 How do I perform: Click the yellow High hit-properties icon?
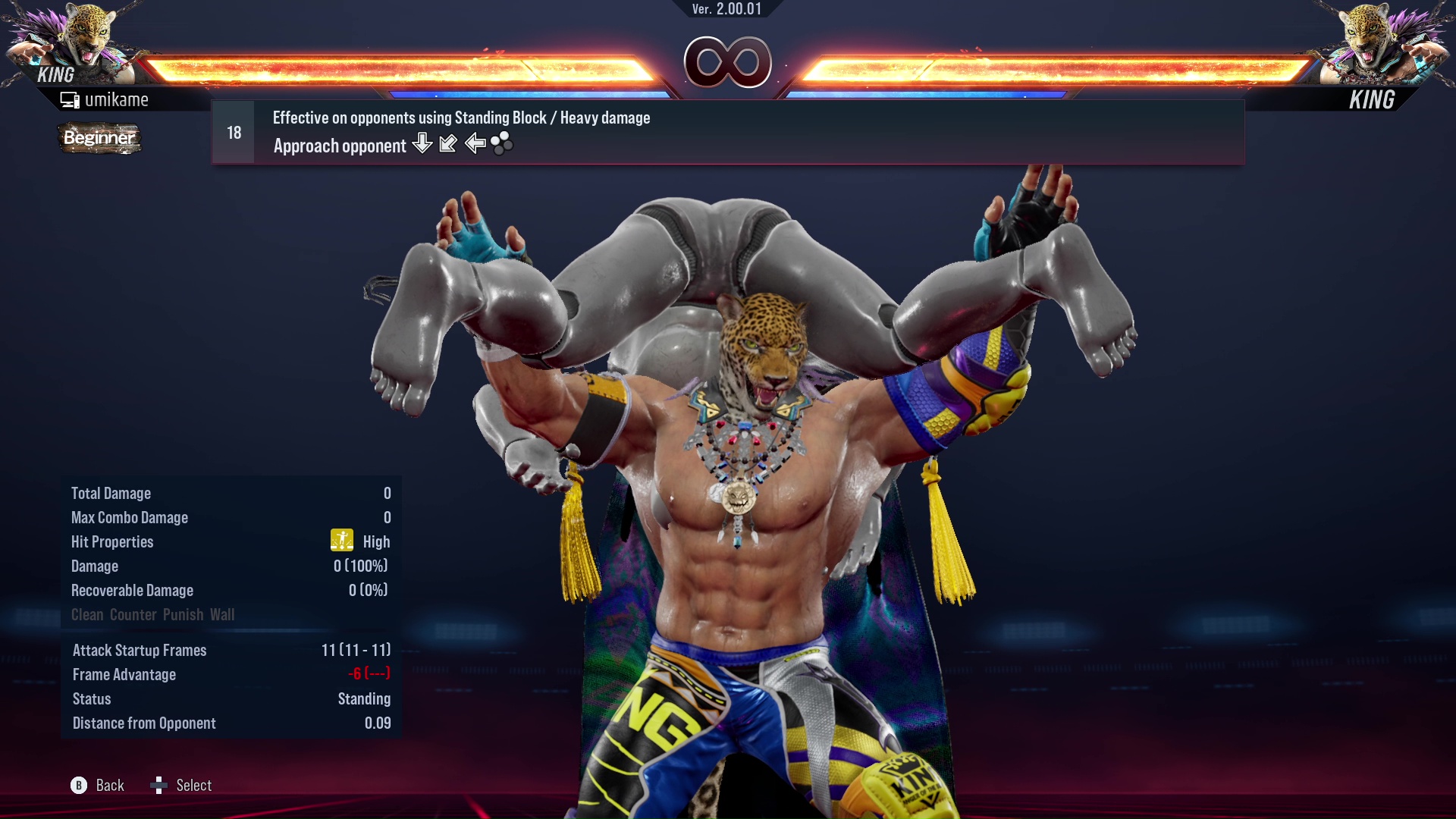pyautogui.click(x=342, y=541)
